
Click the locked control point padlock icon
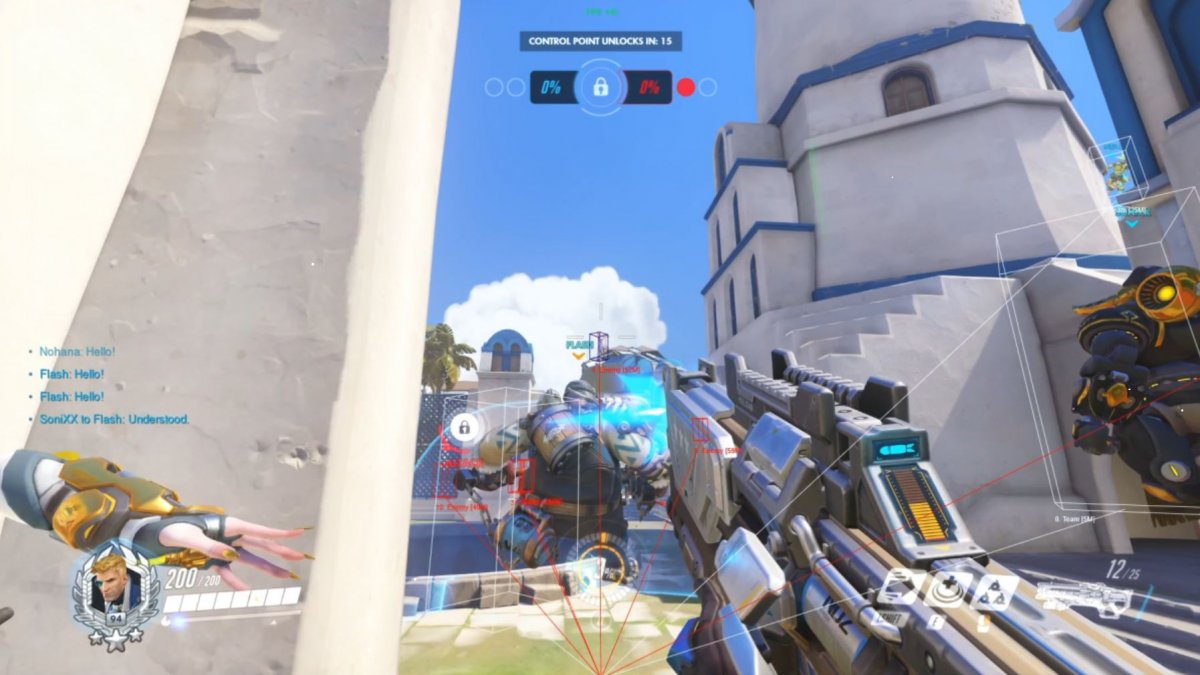coord(600,87)
